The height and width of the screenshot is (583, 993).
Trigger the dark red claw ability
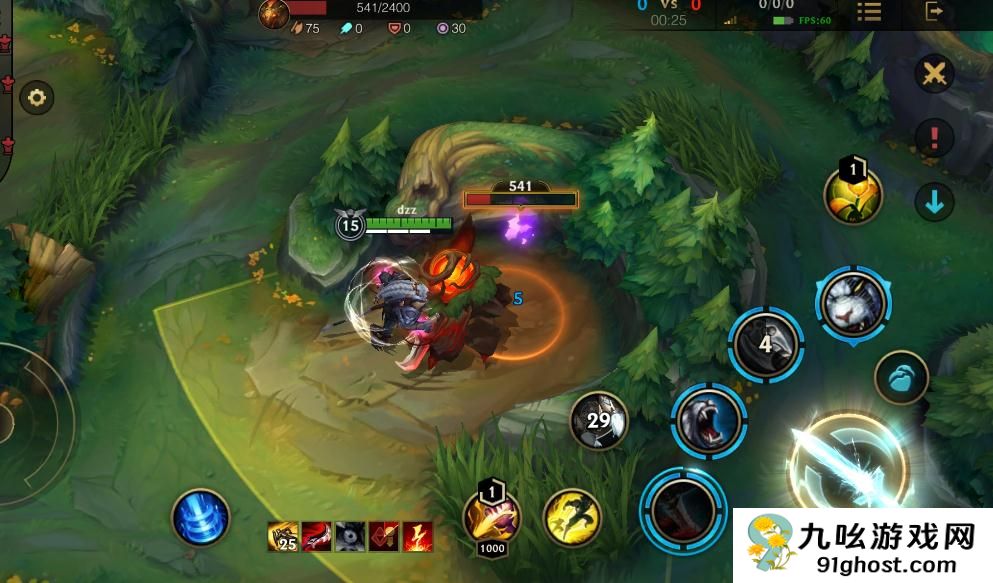coord(682,507)
